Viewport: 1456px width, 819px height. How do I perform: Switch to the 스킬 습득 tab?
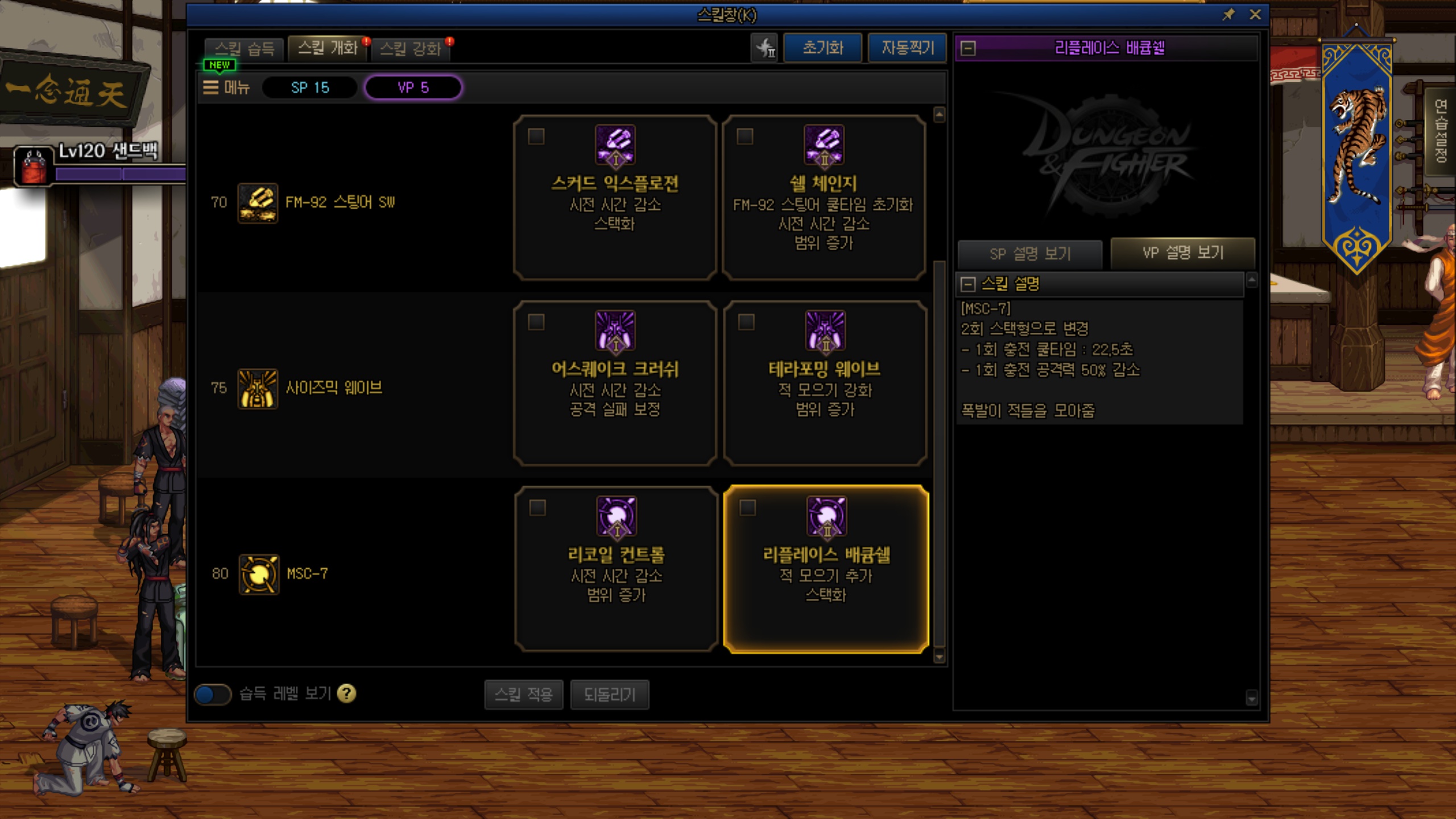pyautogui.click(x=245, y=49)
